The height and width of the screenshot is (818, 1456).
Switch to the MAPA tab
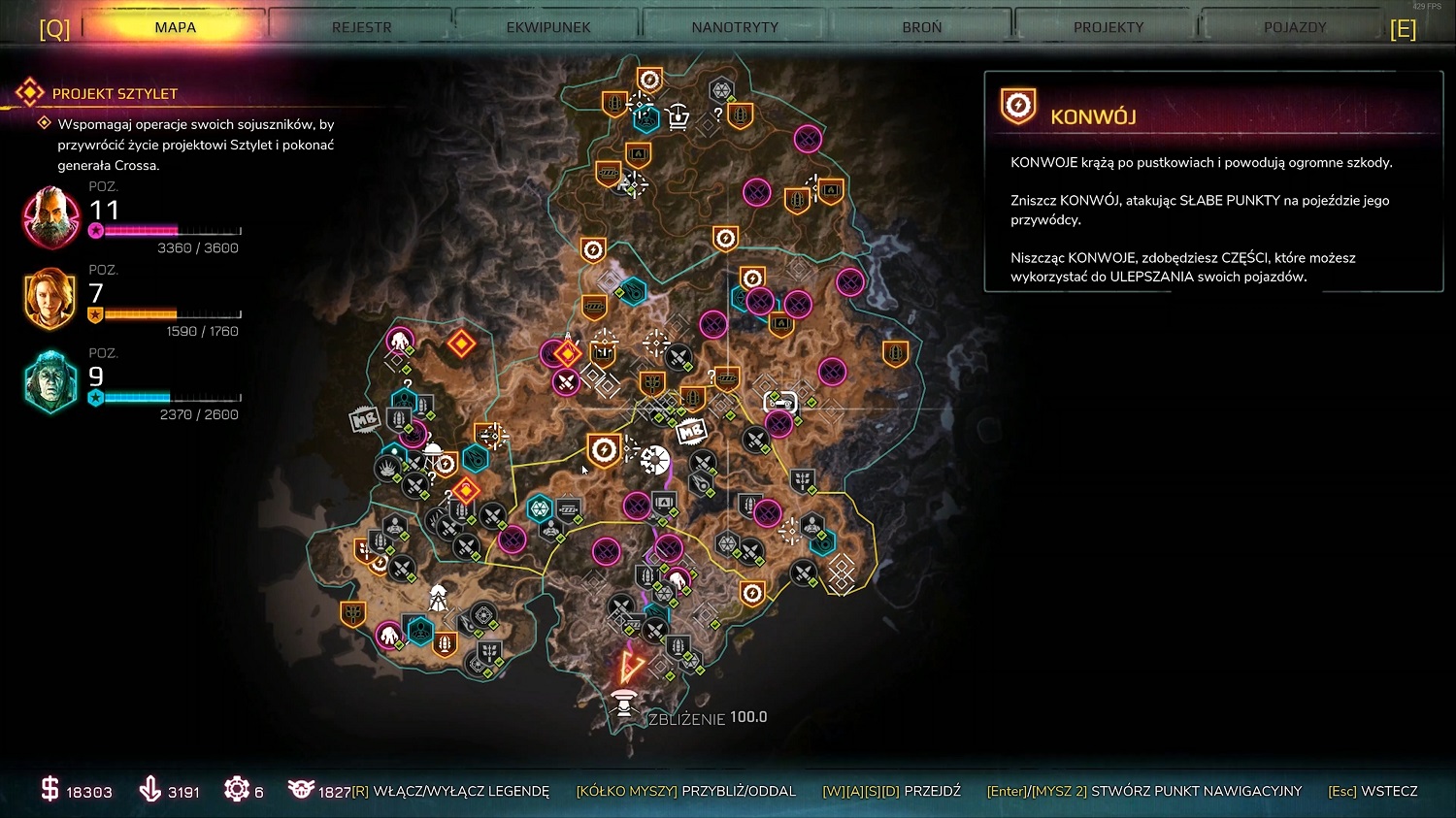(175, 27)
